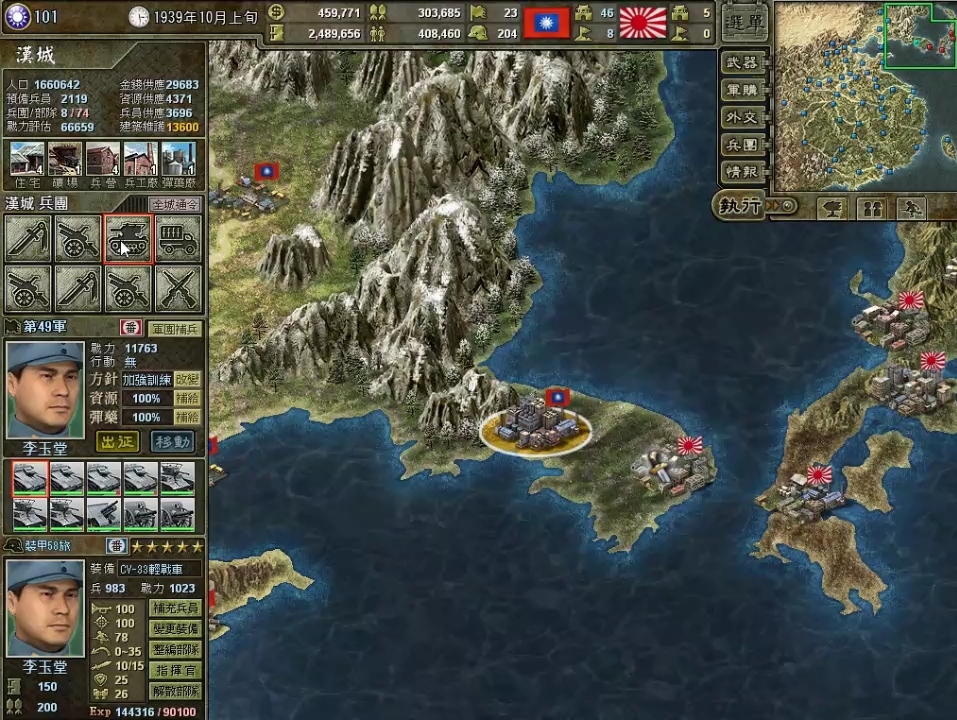Select the 住宅 housing building icon
The width and height of the screenshot is (957, 720).
[x=28, y=160]
